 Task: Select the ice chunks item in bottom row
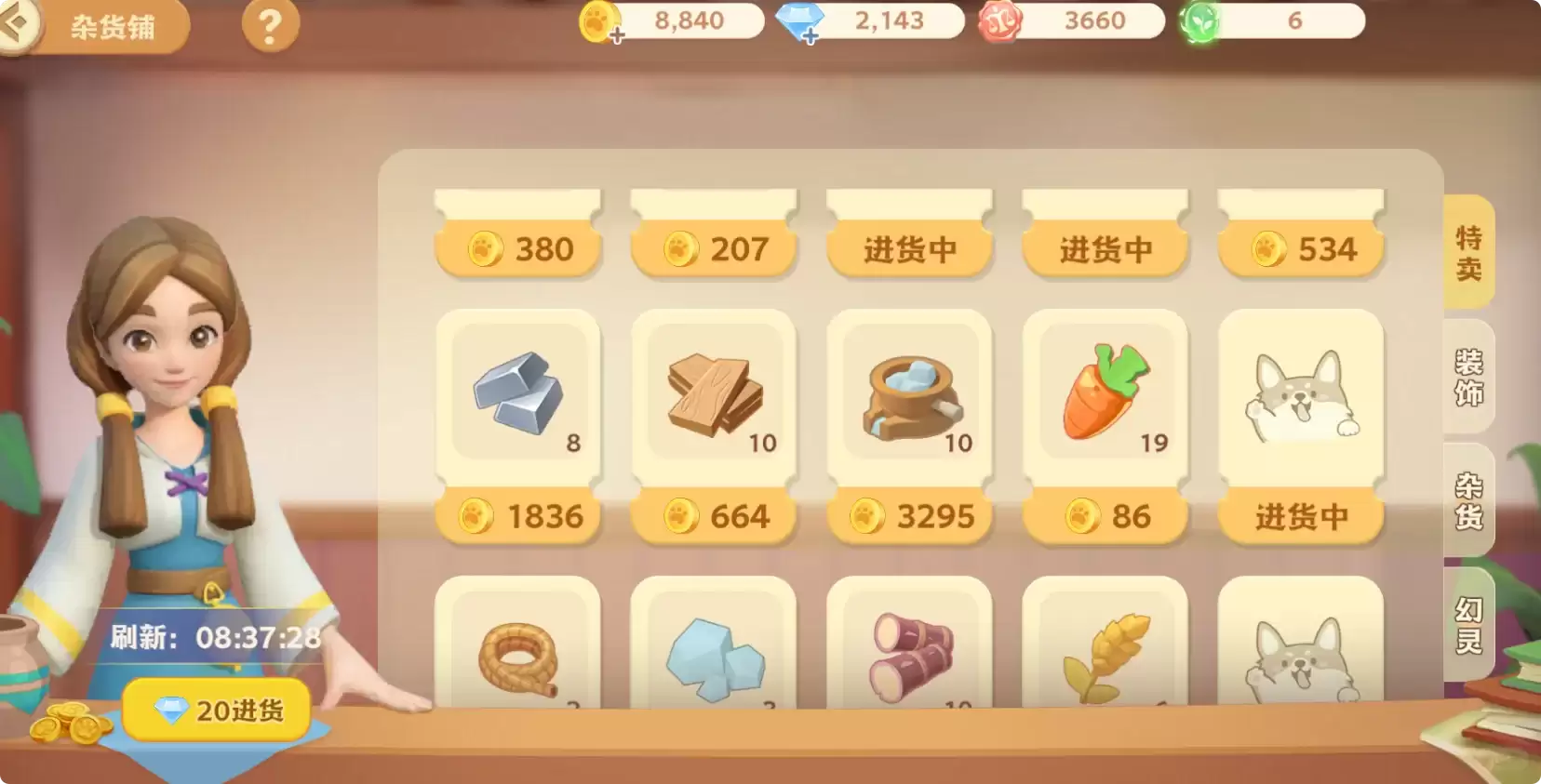point(714,660)
